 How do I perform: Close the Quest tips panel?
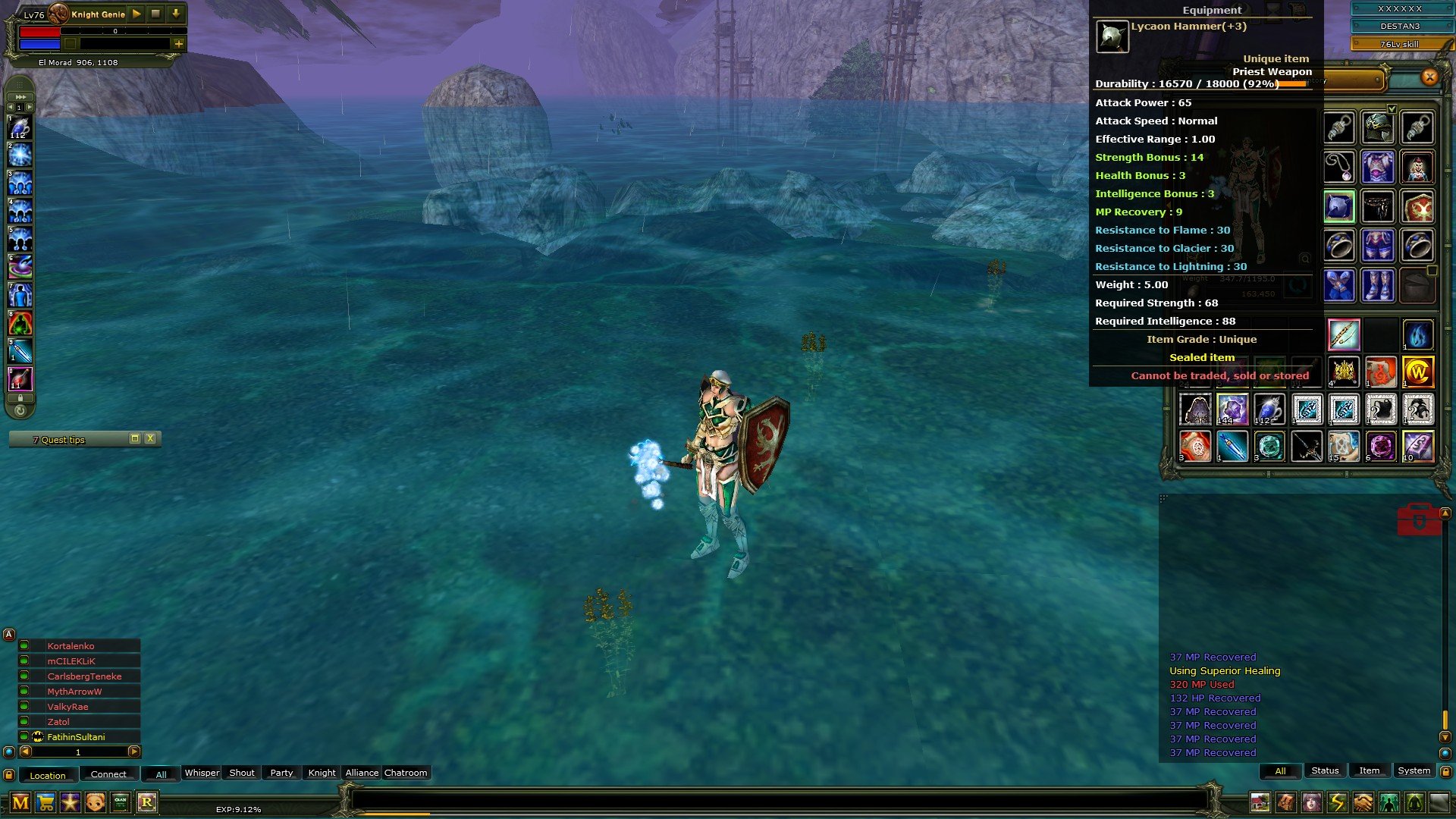pyautogui.click(x=150, y=438)
